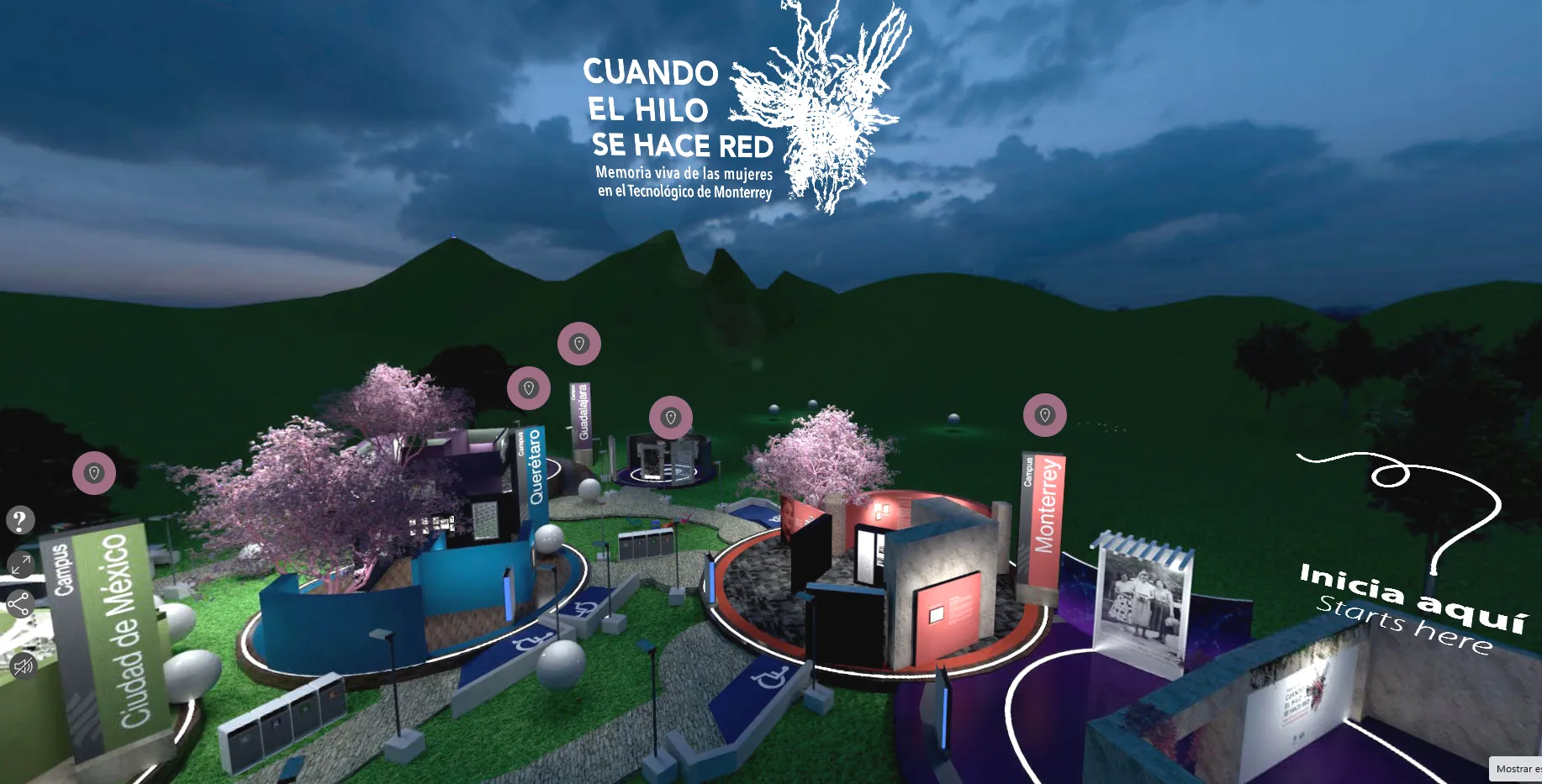Screen dimensions: 1542x784
Task: Select the leftmost pin near Campus Ciudad de México
Action: tap(95, 473)
